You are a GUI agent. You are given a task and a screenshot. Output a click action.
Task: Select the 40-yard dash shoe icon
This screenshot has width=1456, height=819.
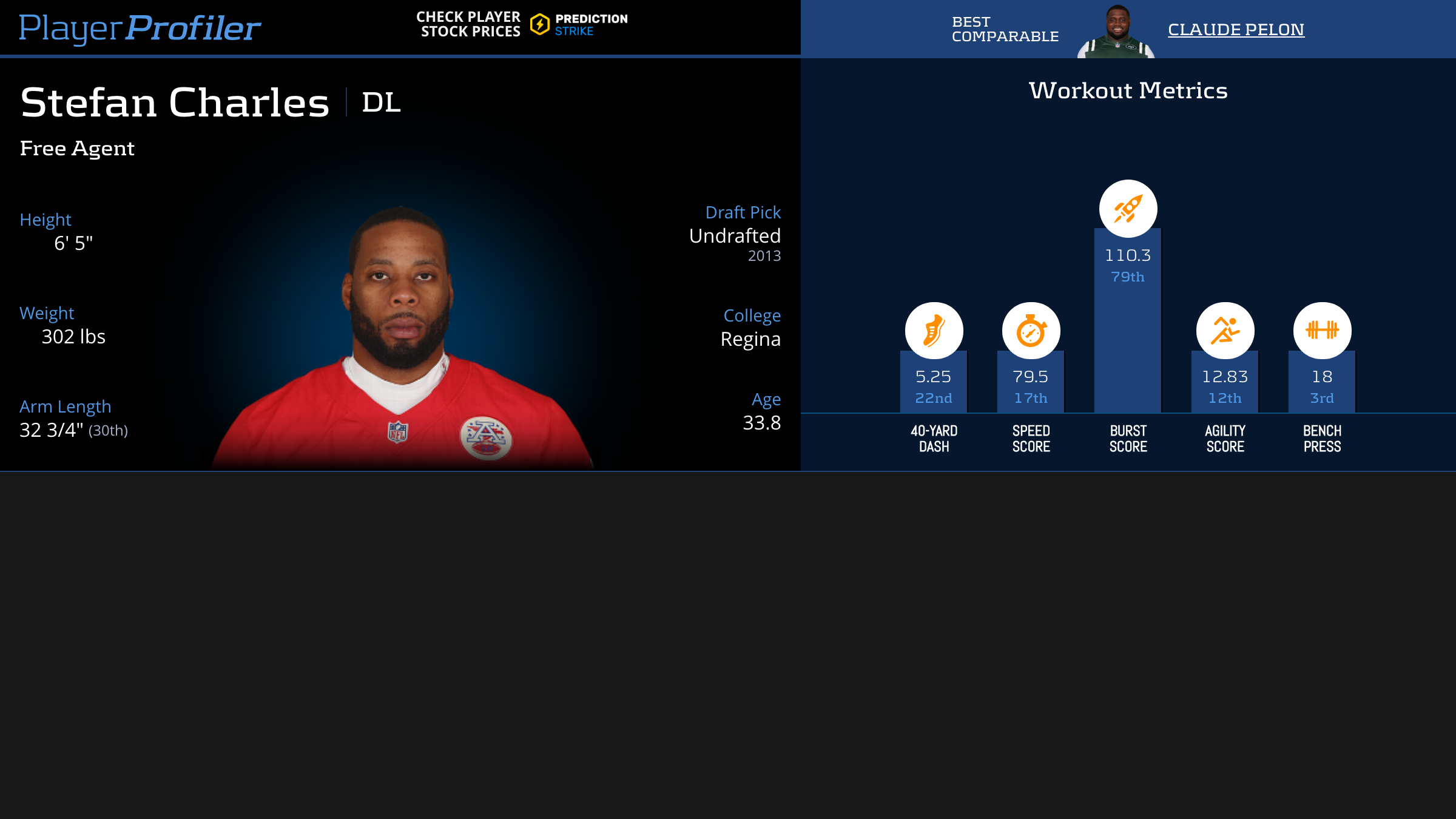pos(934,331)
